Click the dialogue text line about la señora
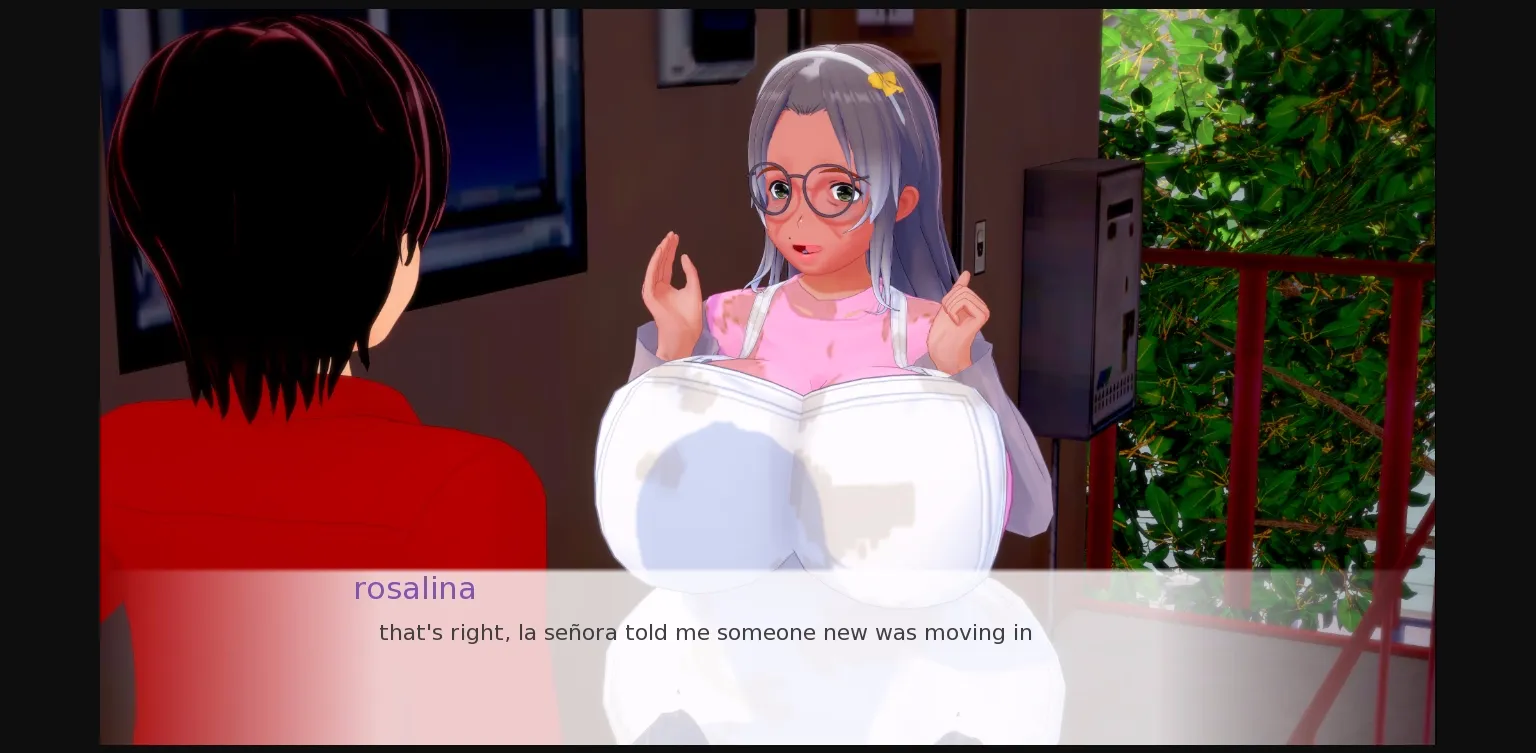1536x753 pixels. coord(704,632)
